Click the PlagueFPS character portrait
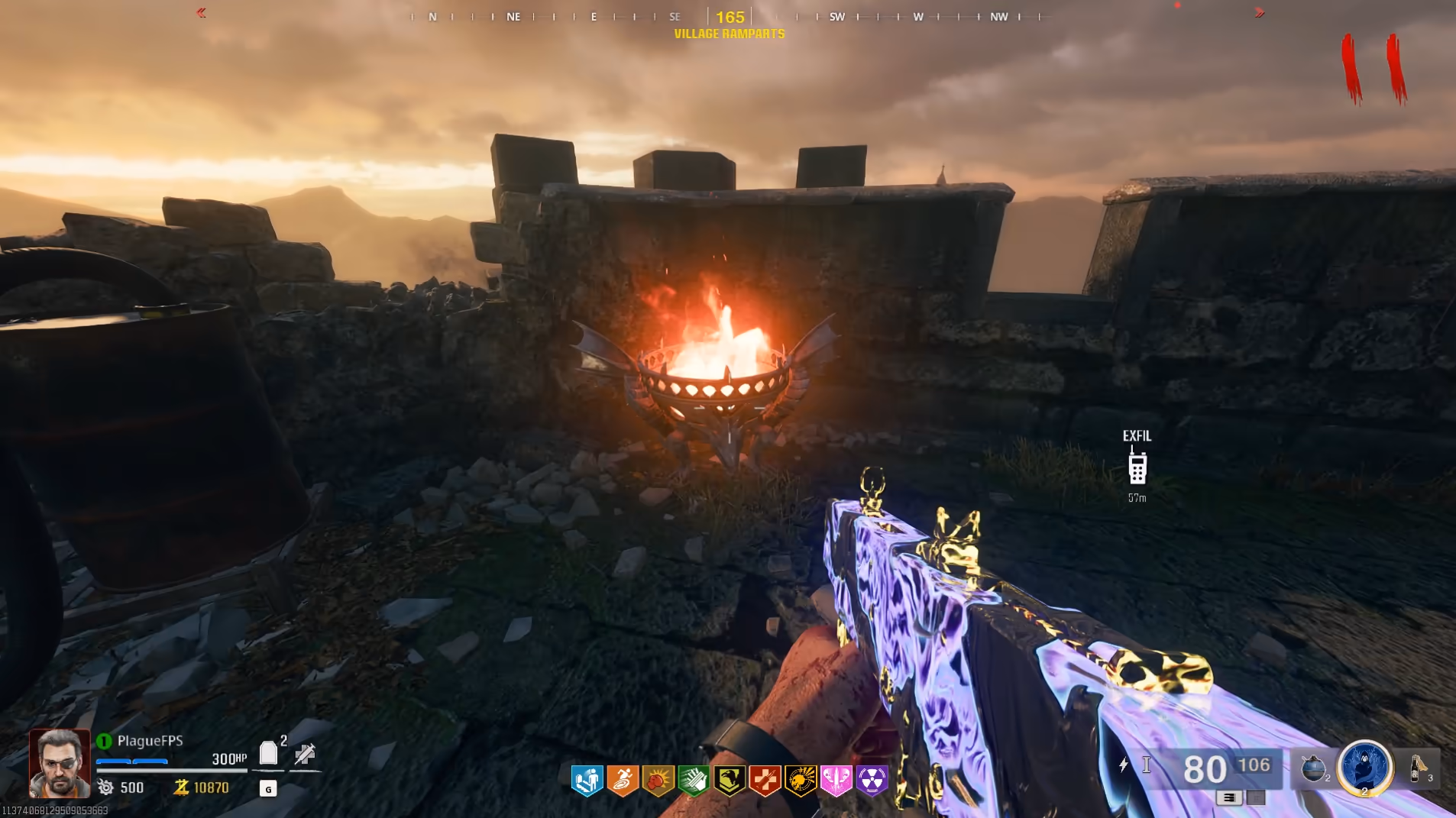Image resolution: width=1456 pixels, height=818 pixels. 59,762
